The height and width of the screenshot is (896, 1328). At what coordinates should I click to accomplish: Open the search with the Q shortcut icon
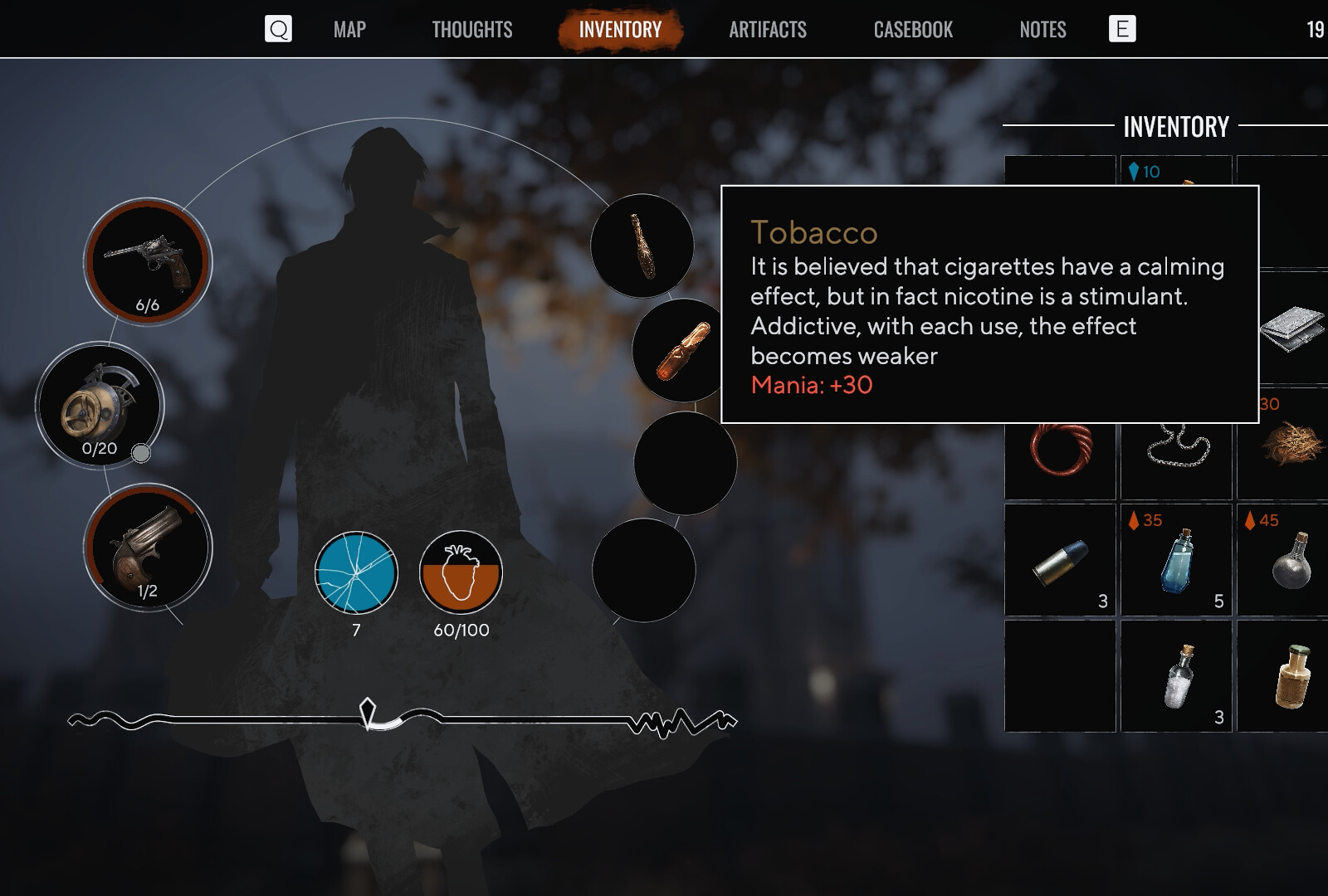279,29
